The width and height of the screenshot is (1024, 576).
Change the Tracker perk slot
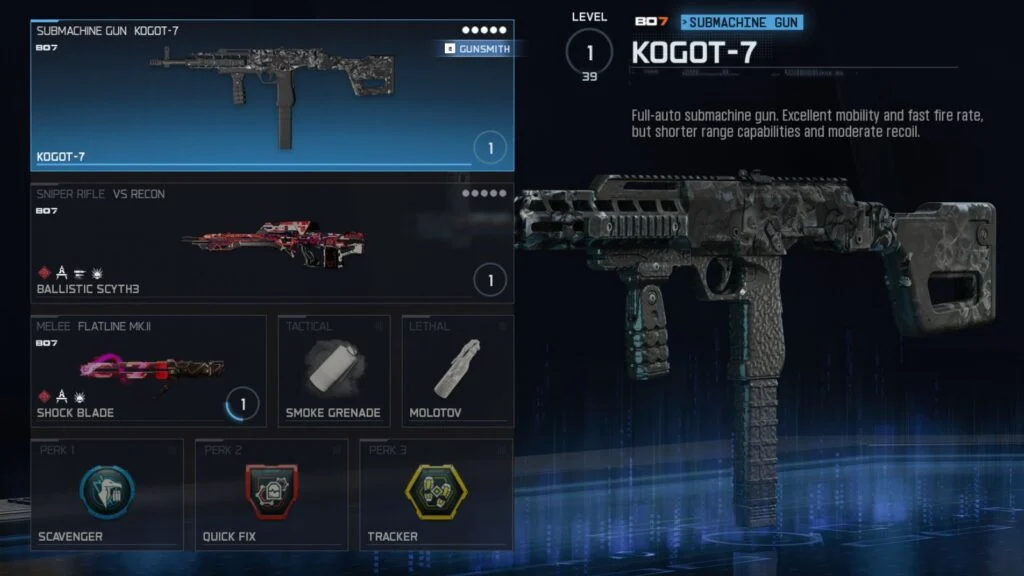click(x=436, y=494)
